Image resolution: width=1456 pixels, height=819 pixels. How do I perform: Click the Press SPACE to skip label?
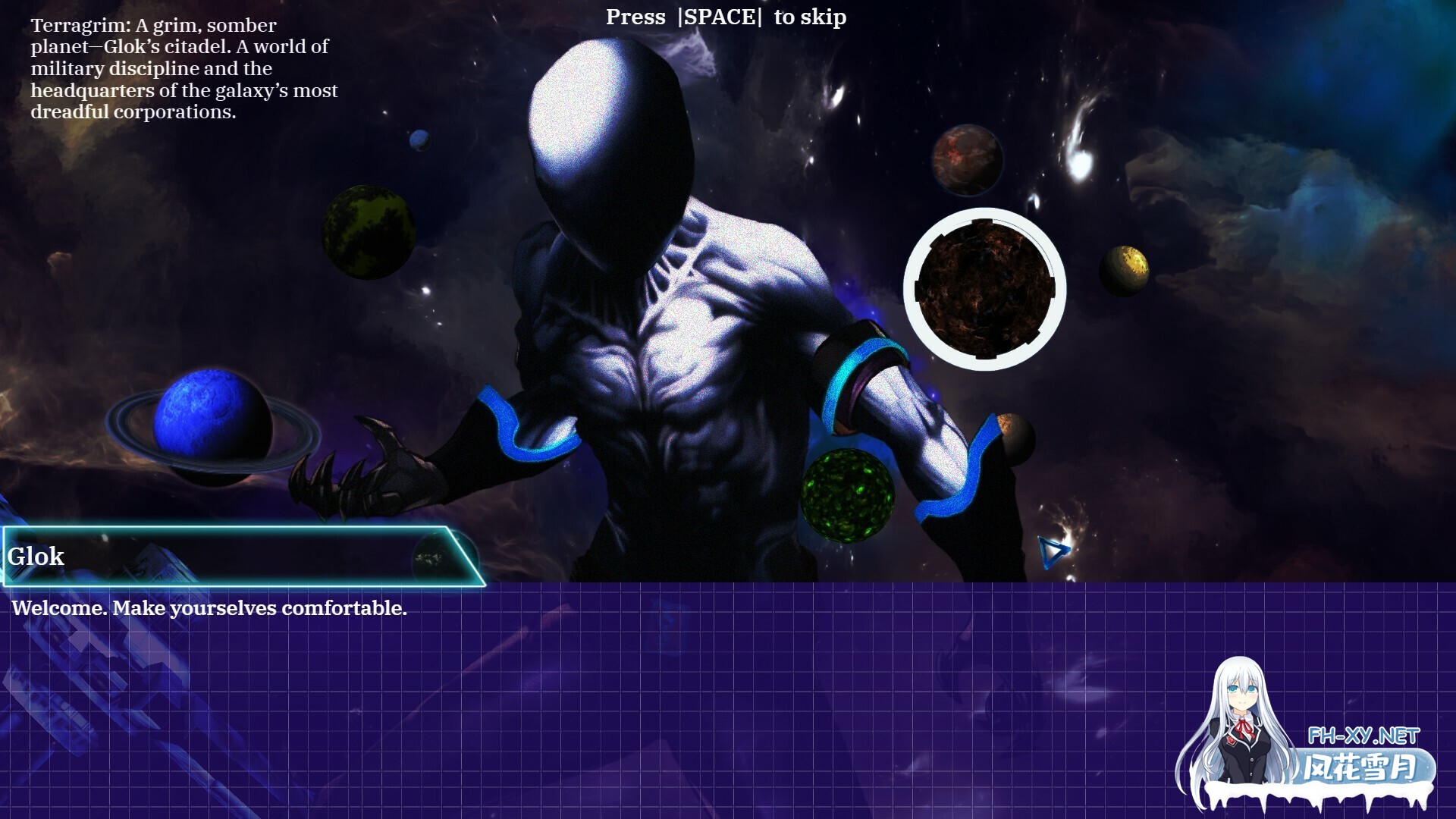pyautogui.click(x=725, y=17)
